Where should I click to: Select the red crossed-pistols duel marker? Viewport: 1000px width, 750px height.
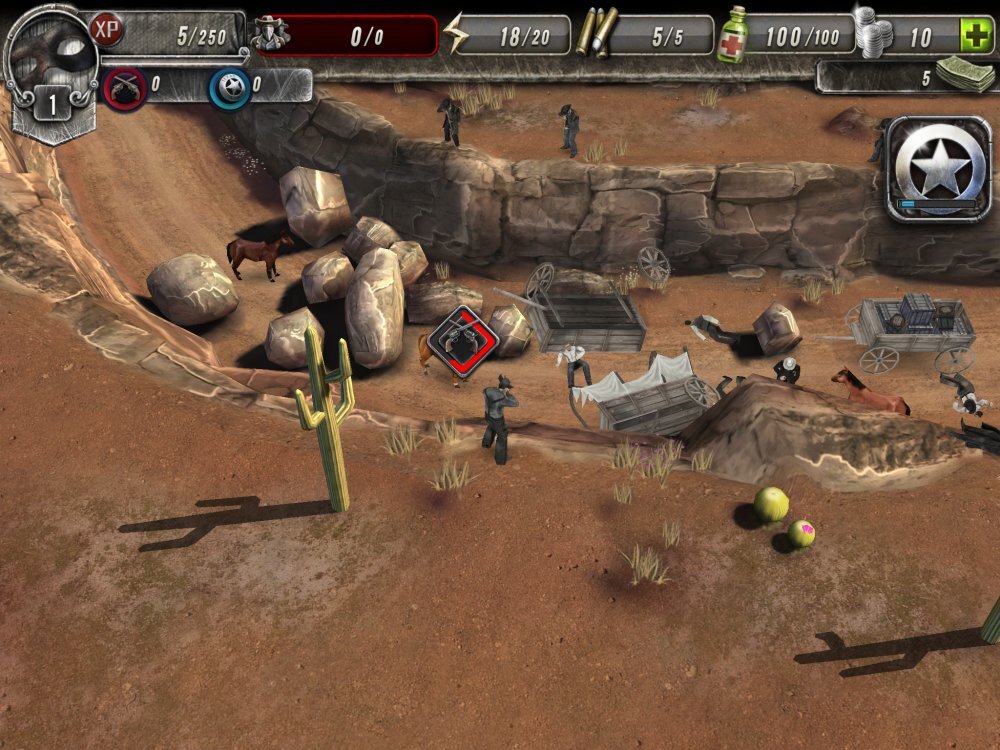(x=463, y=343)
